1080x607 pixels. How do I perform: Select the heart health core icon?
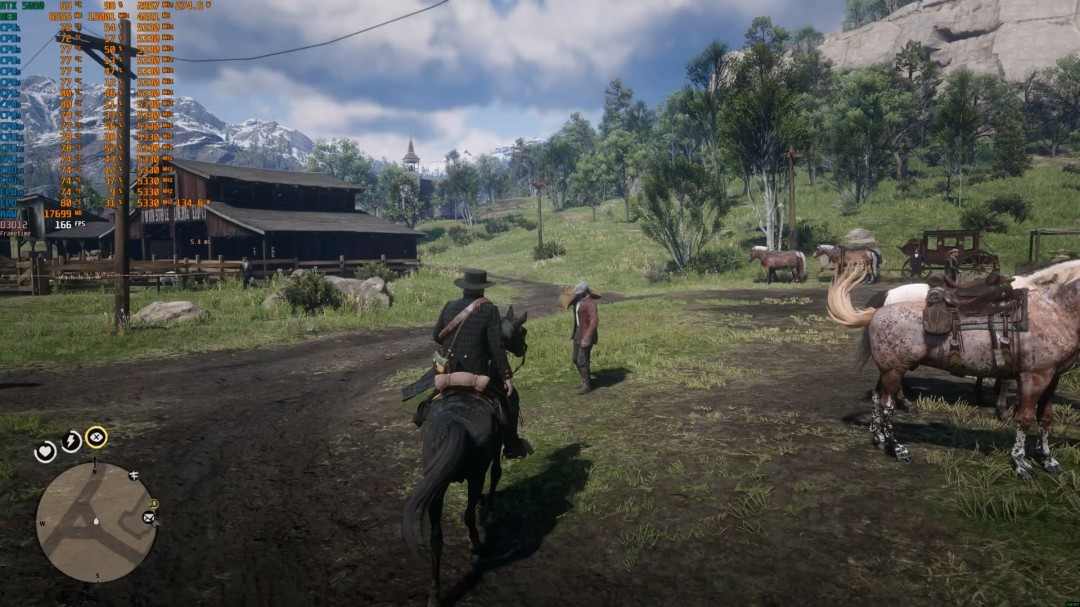click(x=45, y=452)
